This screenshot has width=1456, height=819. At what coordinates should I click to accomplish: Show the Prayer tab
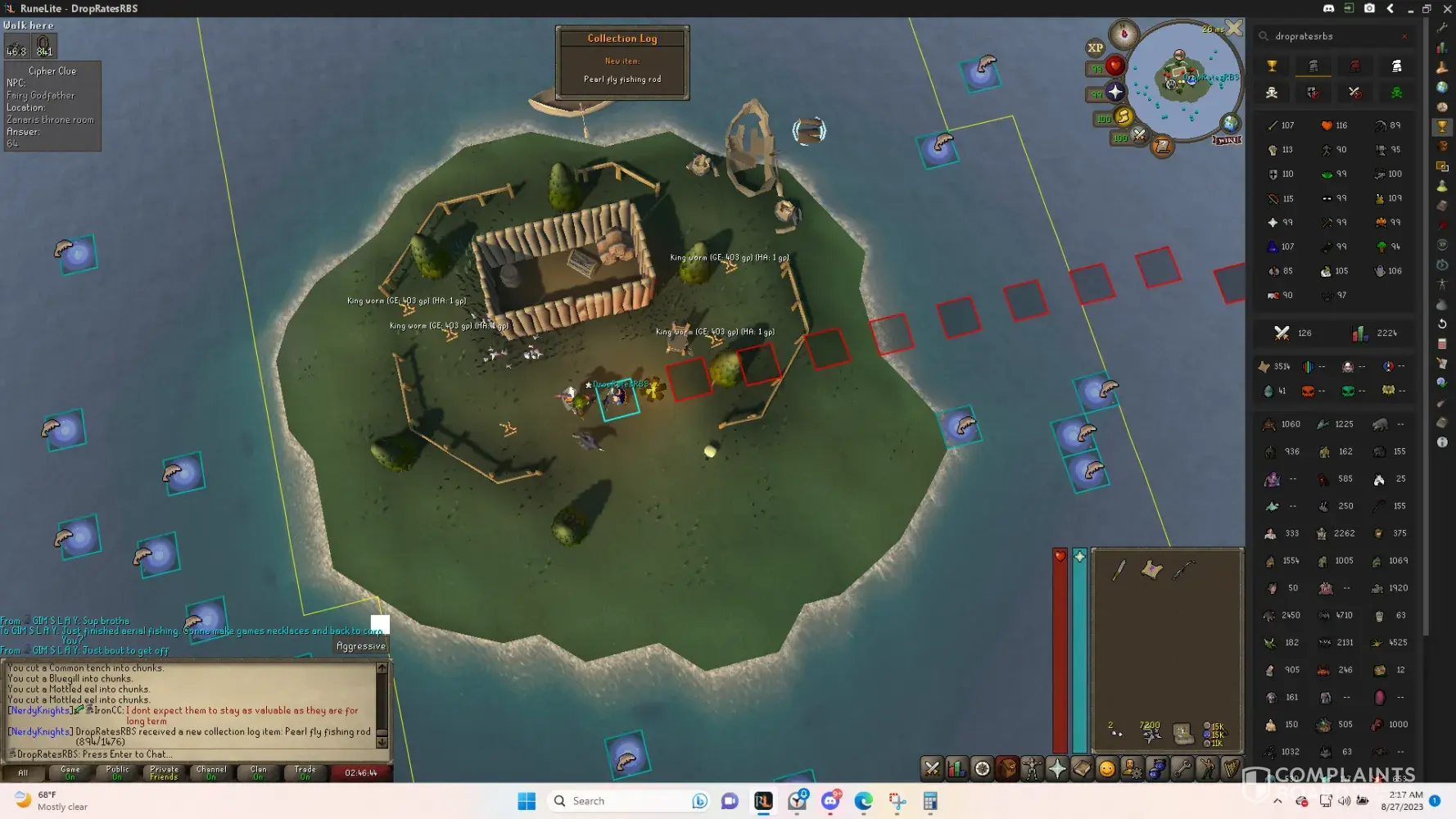point(1057,768)
